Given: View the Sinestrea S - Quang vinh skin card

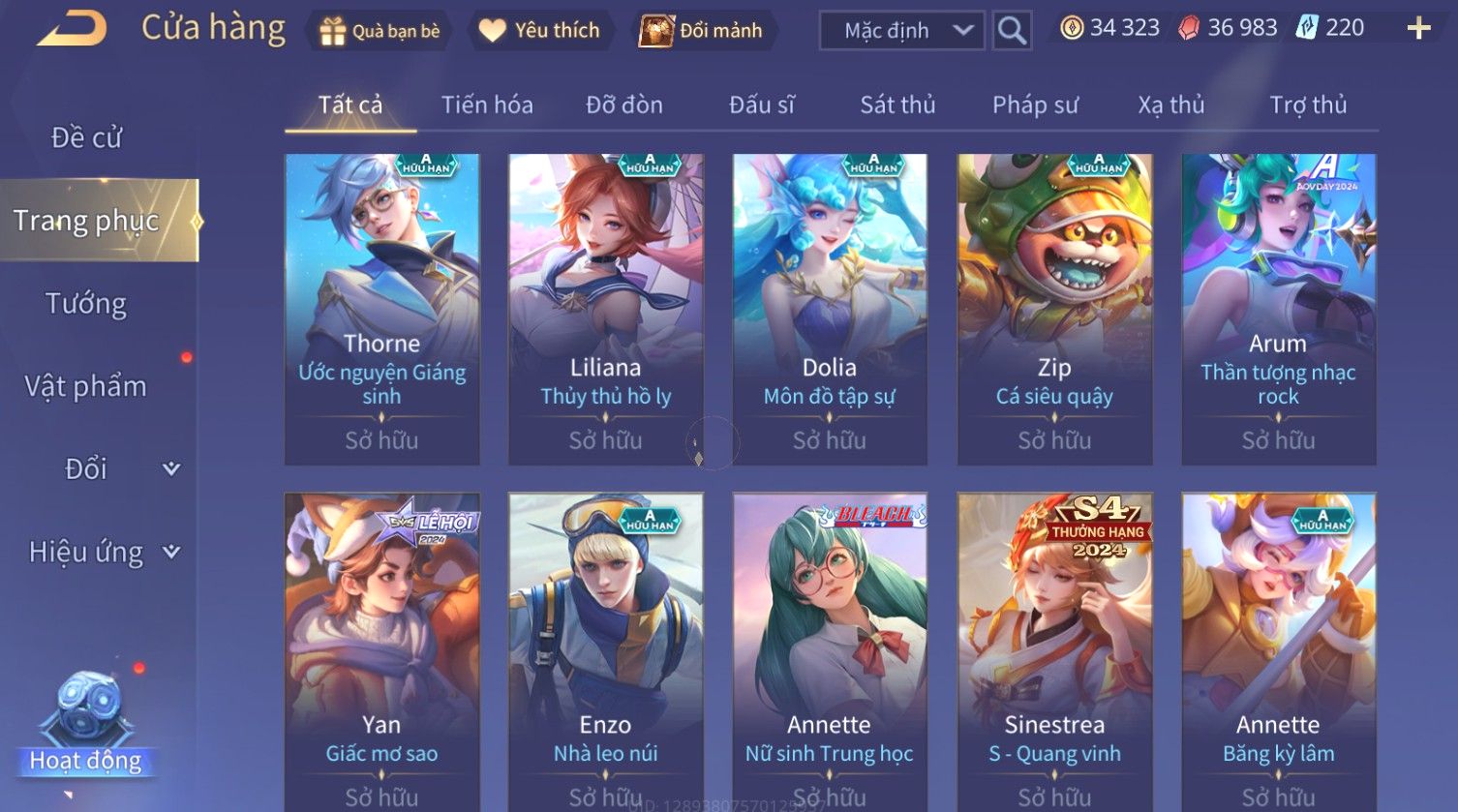Looking at the screenshot, I should coord(1054,650).
